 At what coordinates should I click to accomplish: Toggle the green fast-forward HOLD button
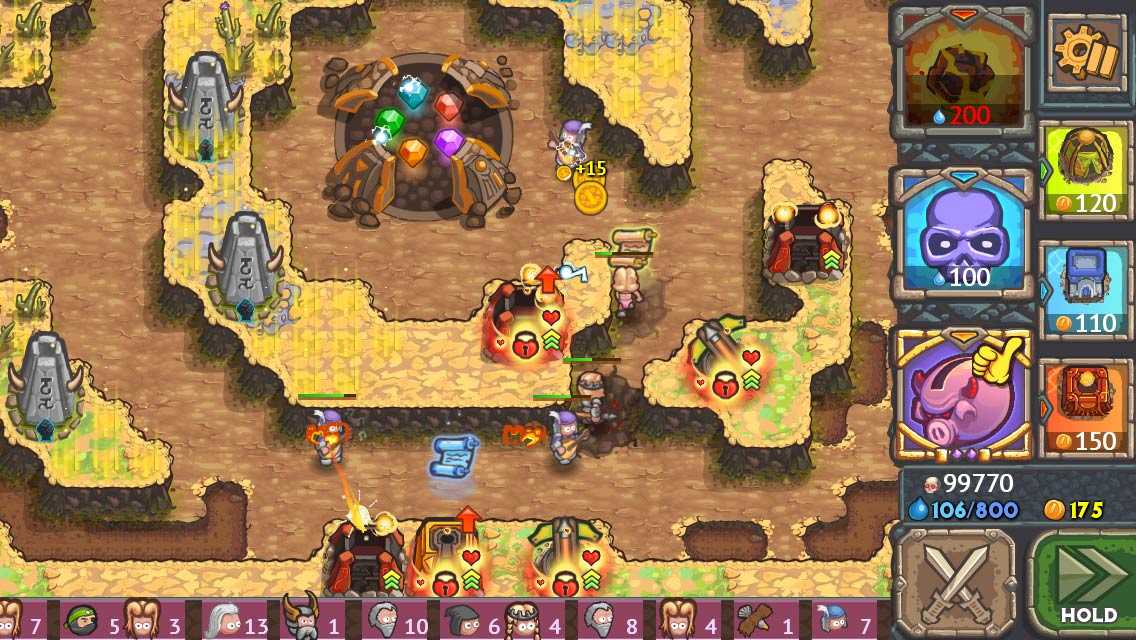pos(1086,582)
